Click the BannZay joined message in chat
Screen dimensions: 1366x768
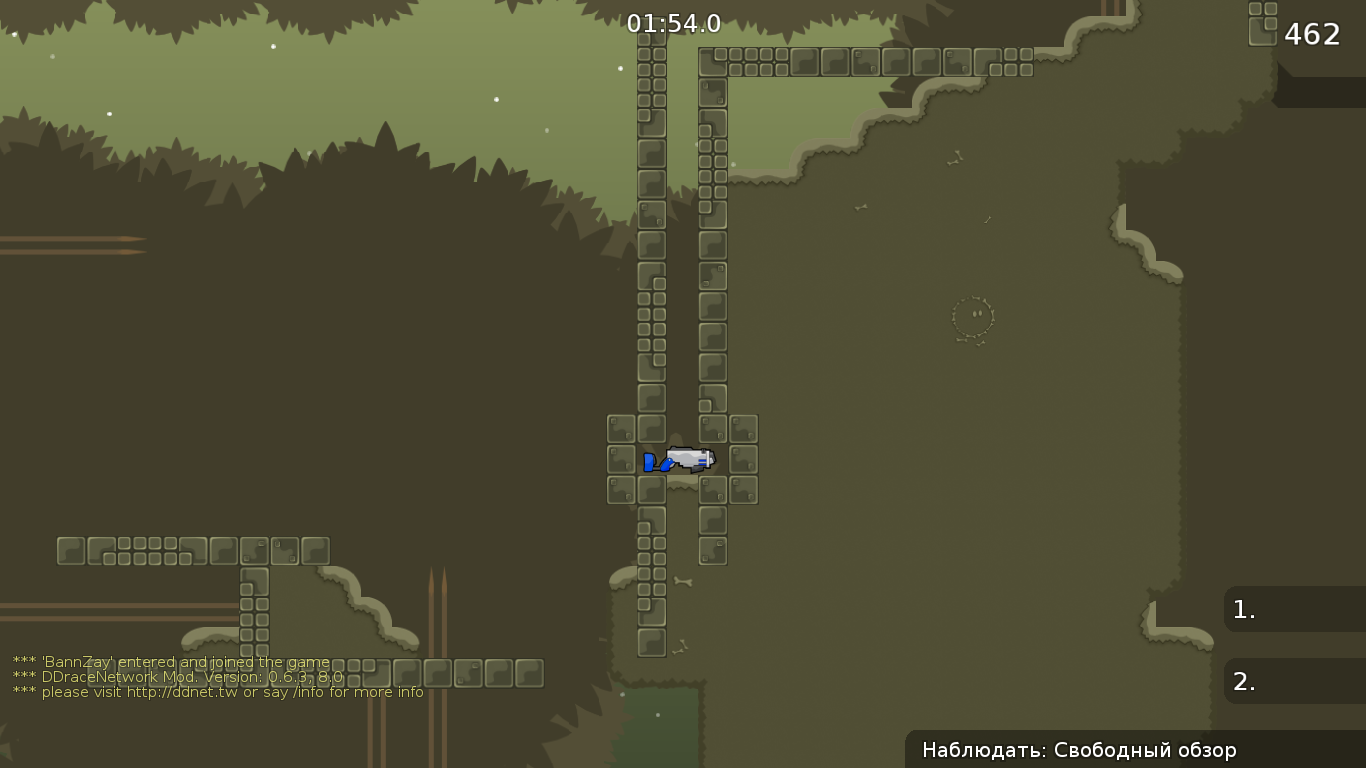pyautogui.click(x=170, y=662)
